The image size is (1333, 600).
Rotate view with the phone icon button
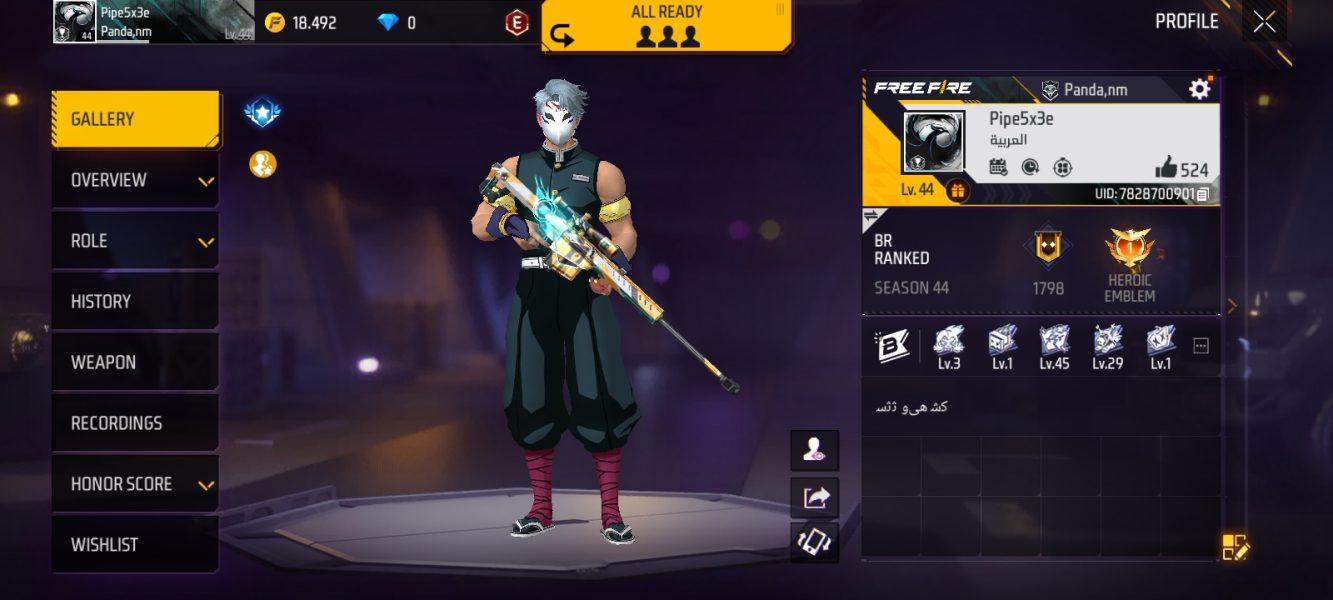[x=815, y=542]
